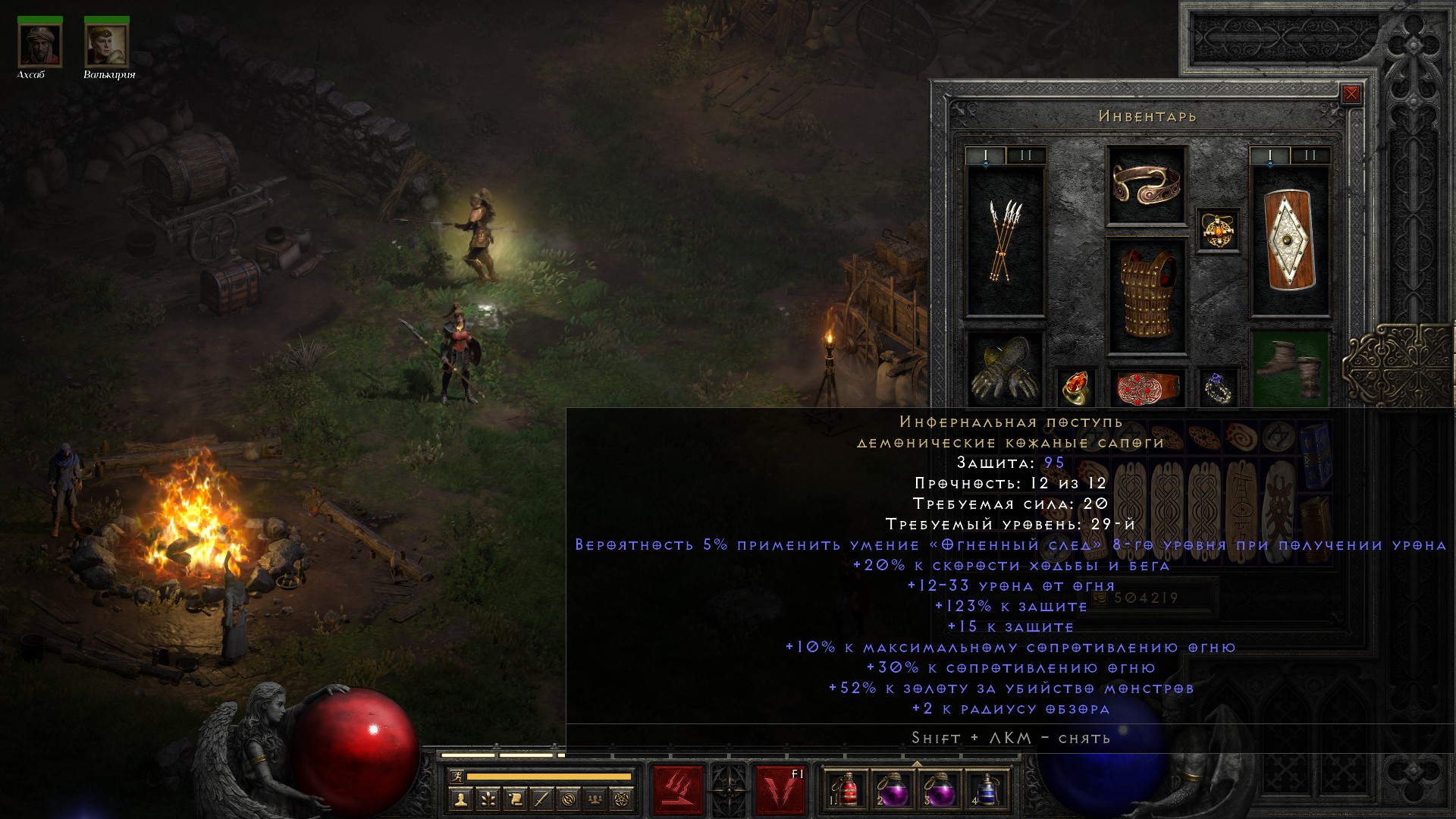The height and width of the screenshot is (819, 1456).
Task: Select the equipped javelins weapon slot
Action: (1005, 241)
